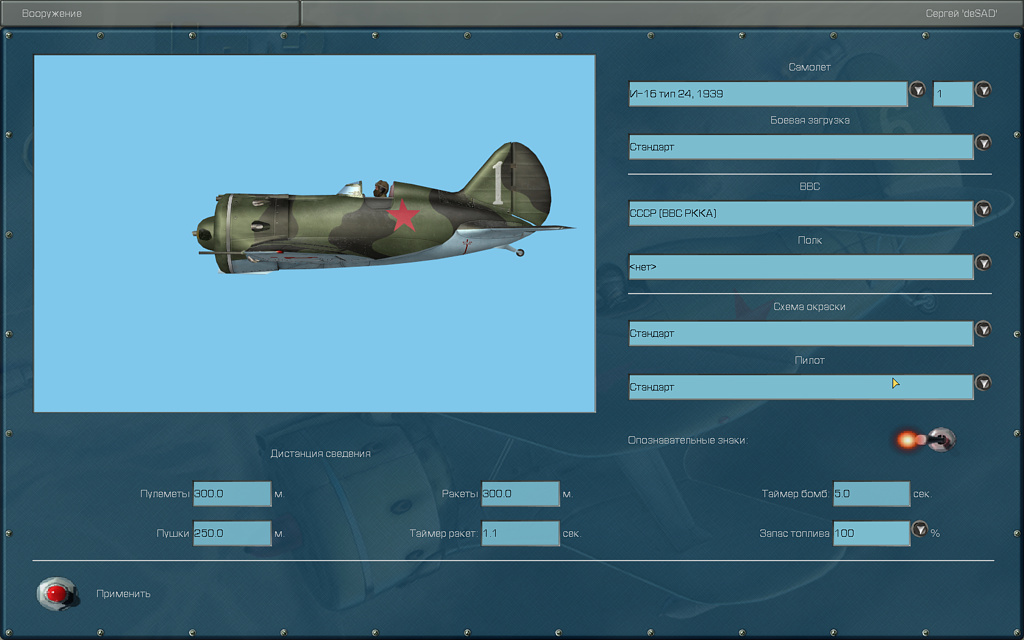Click the Таймер бомб input field
1024x640 pixels.
click(871, 494)
